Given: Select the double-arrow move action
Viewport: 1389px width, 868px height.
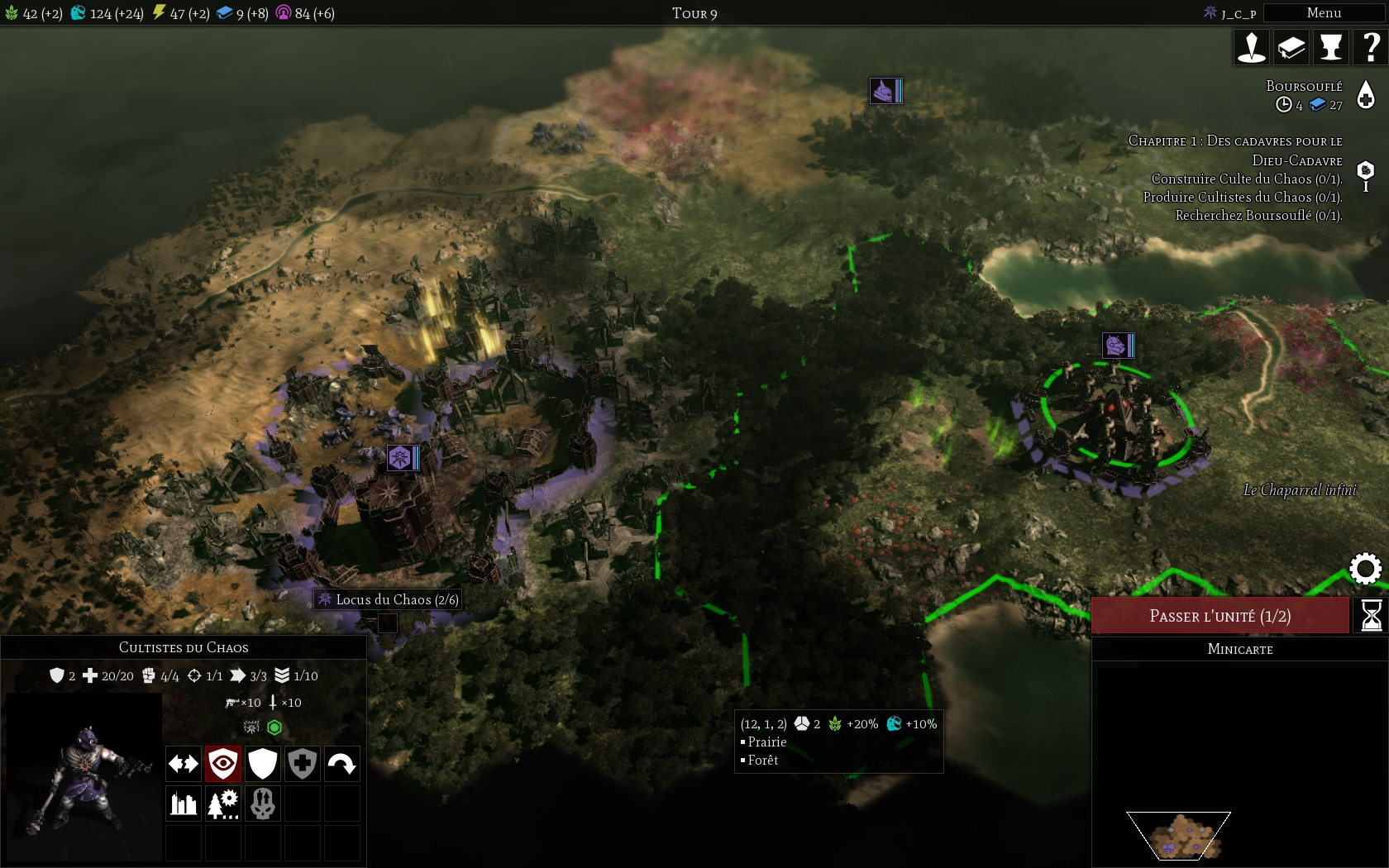Looking at the screenshot, I should pos(184,764).
